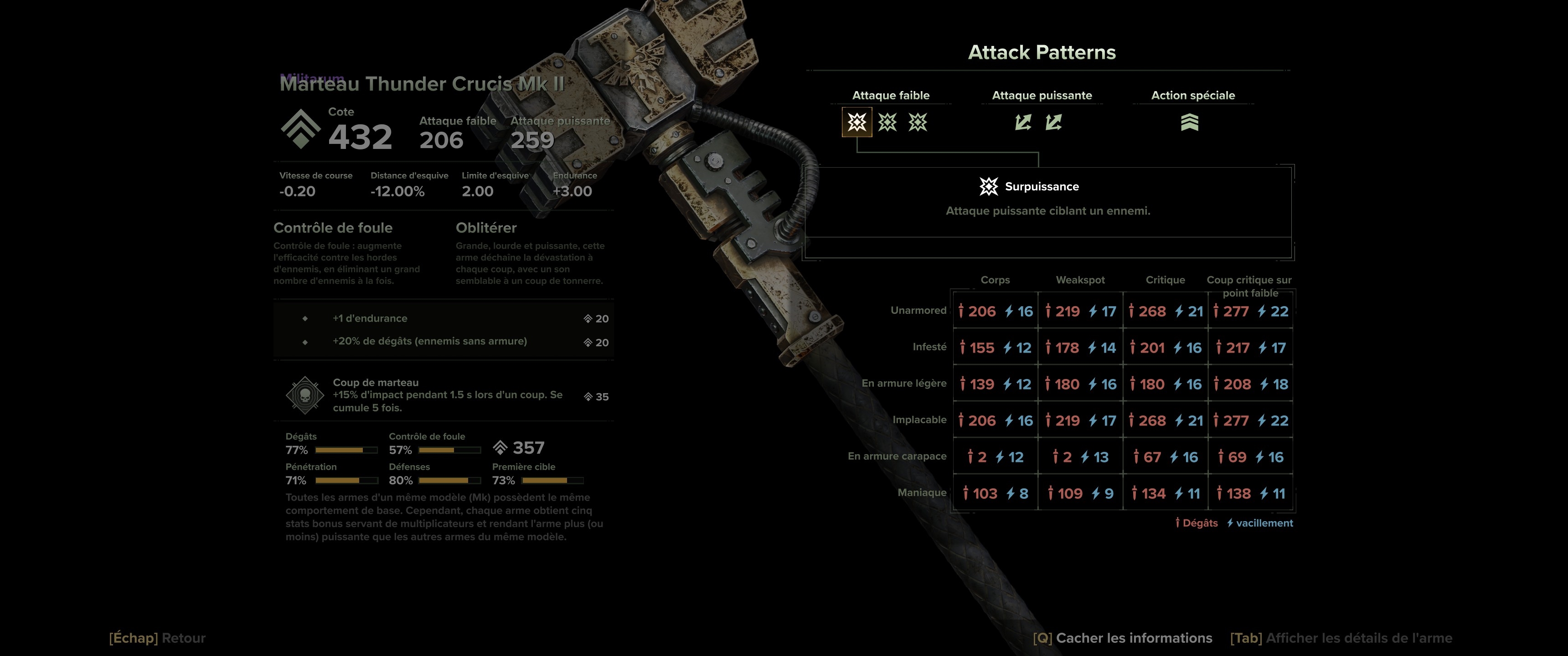Screen dimensions: 1568x656
Task: Select the Coup de marteau blessing icon
Action: (x=304, y=395)
